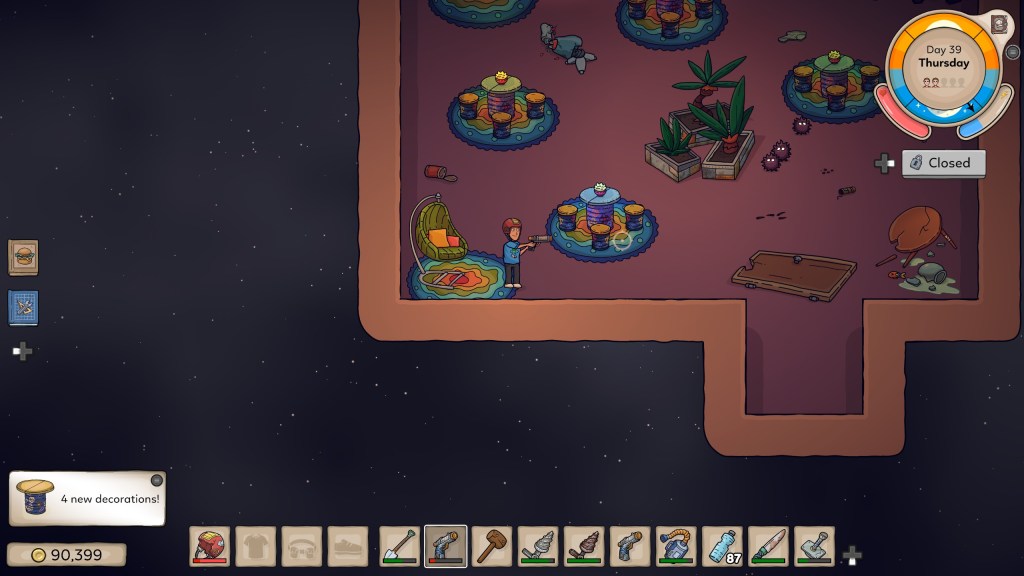This screenshot has width=1024, height=576.
Task: Select the wooden mallet slot
Action: tap(491, 546)
